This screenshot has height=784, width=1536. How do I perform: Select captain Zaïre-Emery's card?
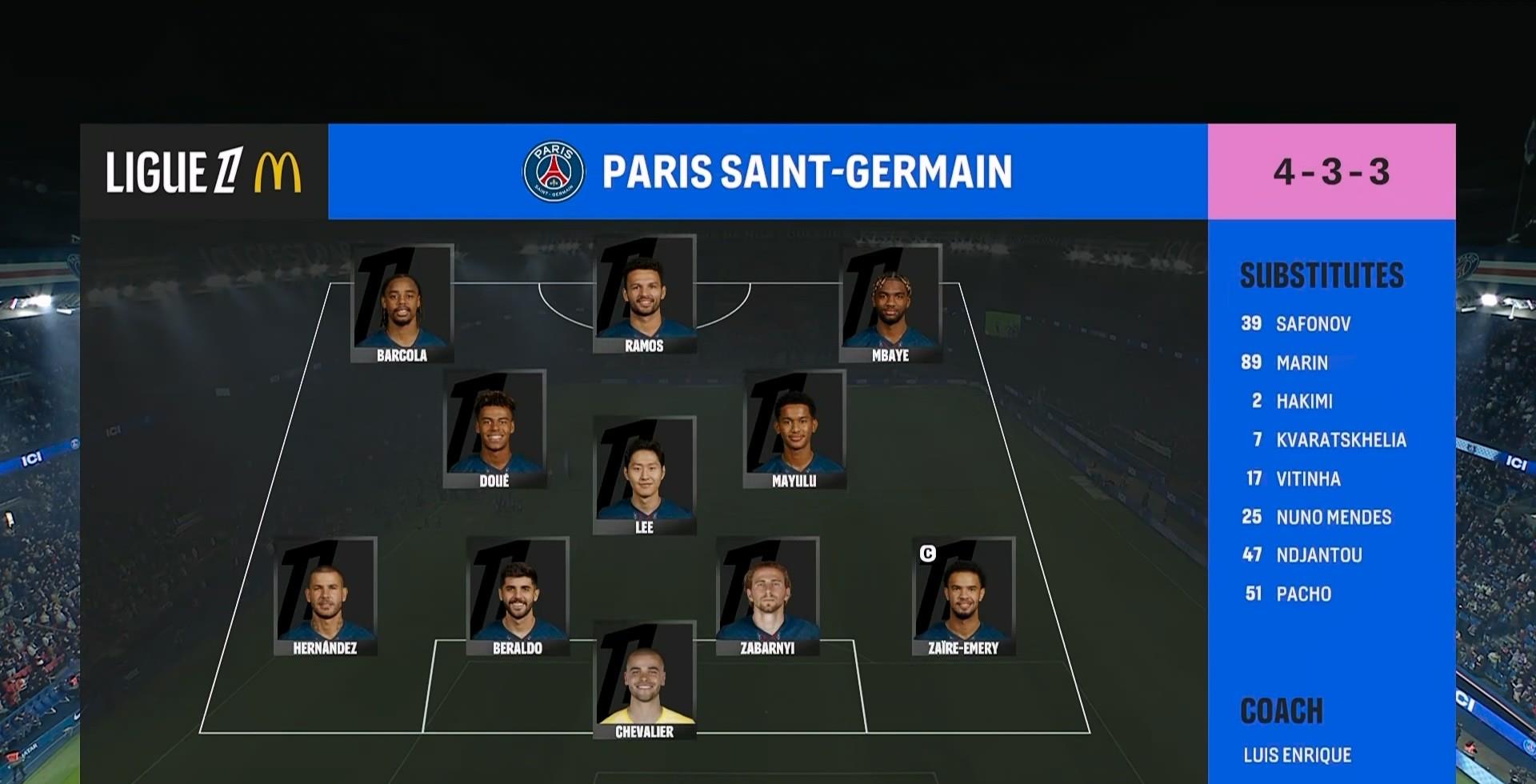pyautogui.click(x=963, y=597)
